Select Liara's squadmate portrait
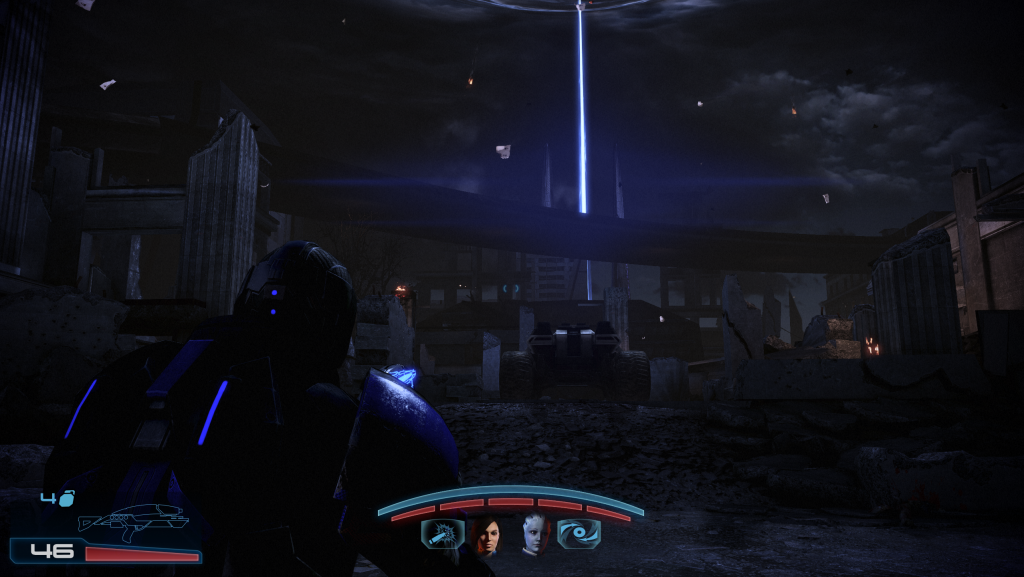1024x577 pixels. (x=535, y=534)
